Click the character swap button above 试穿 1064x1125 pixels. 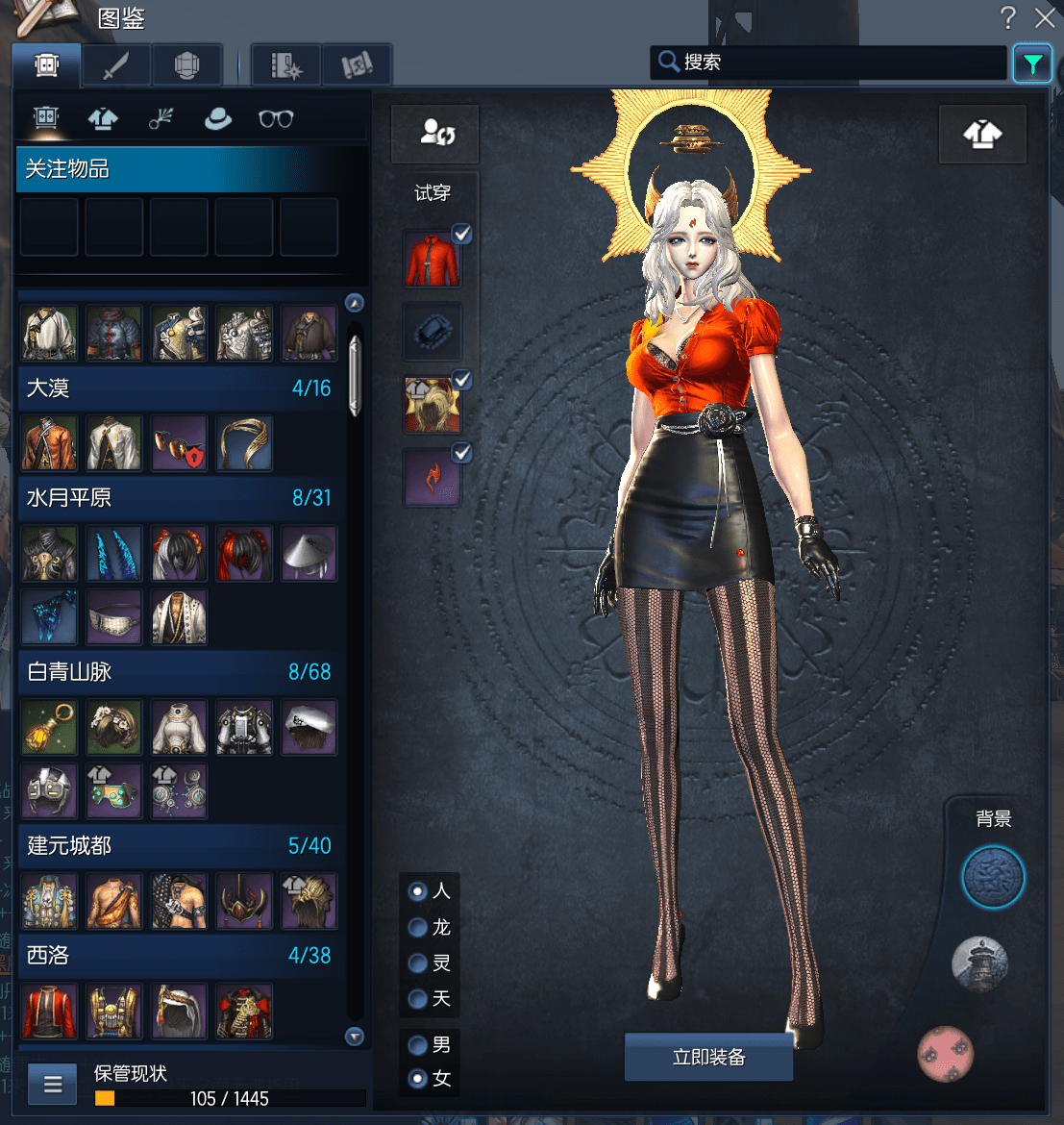[434, 134]
